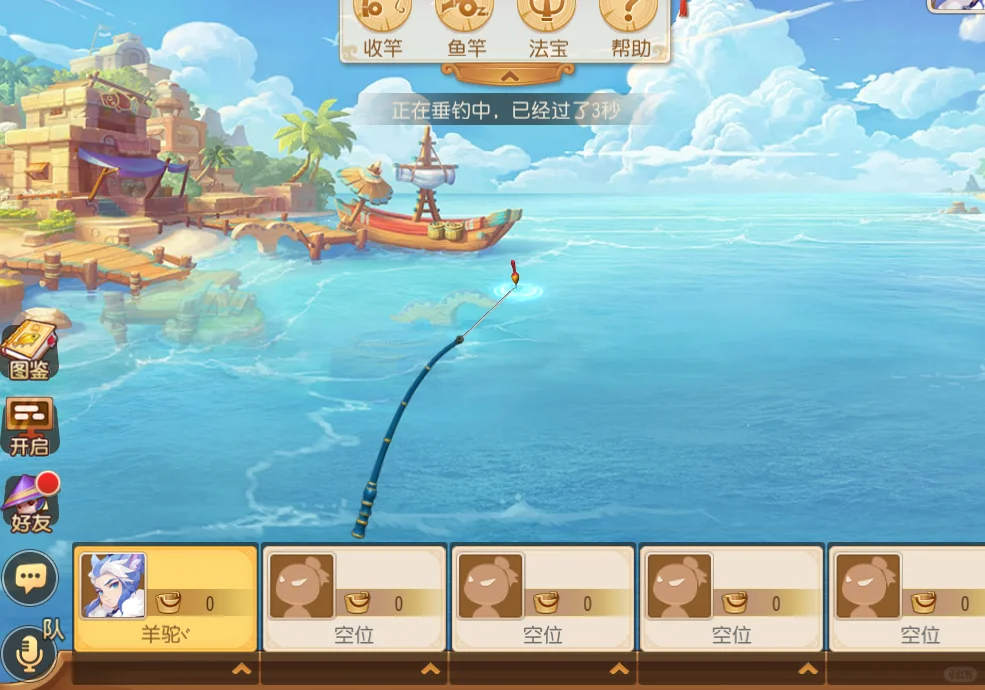
Task: Open the 好友 friends list
Action: tap(30, 502)
